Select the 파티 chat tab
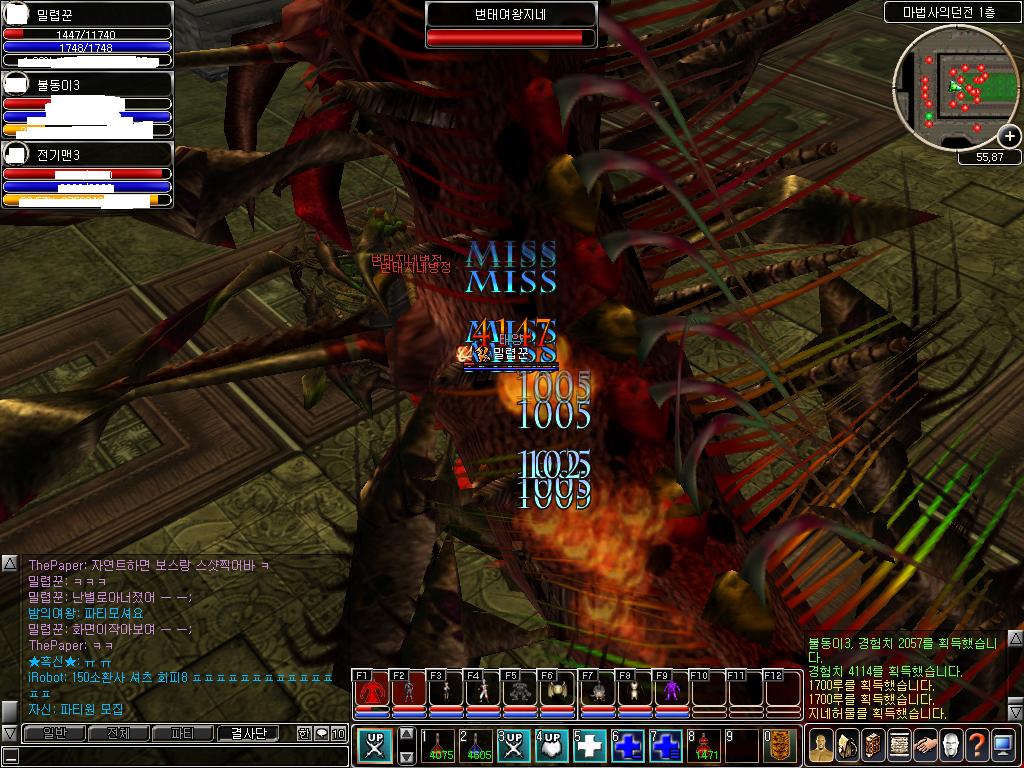The image size is (1024, 768). tap(183, 734)
